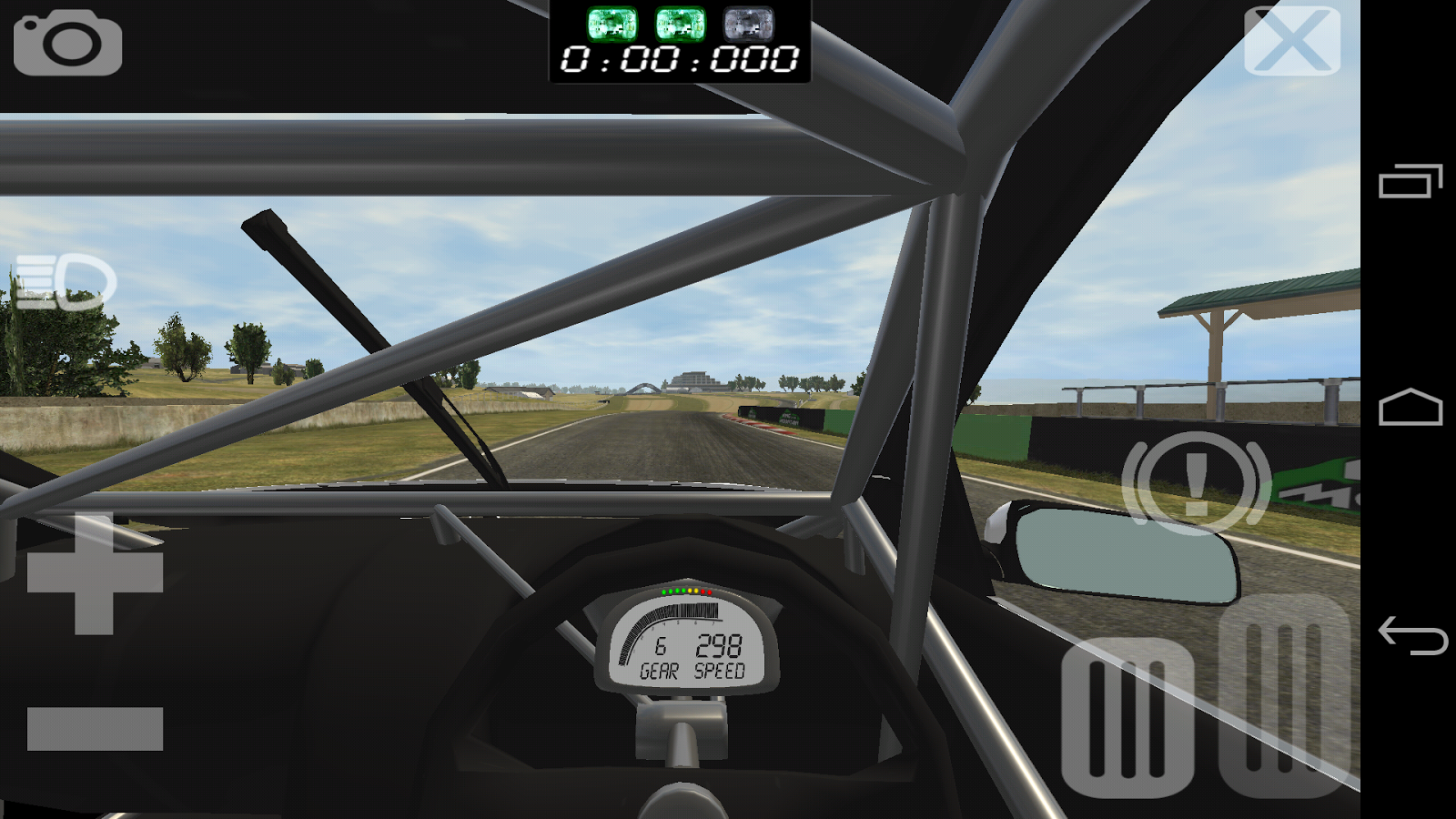This screenshot has height=819, width=1456.
Task: Open Android recent apps
Action: pyautogui.click(x=1410, y=181)
